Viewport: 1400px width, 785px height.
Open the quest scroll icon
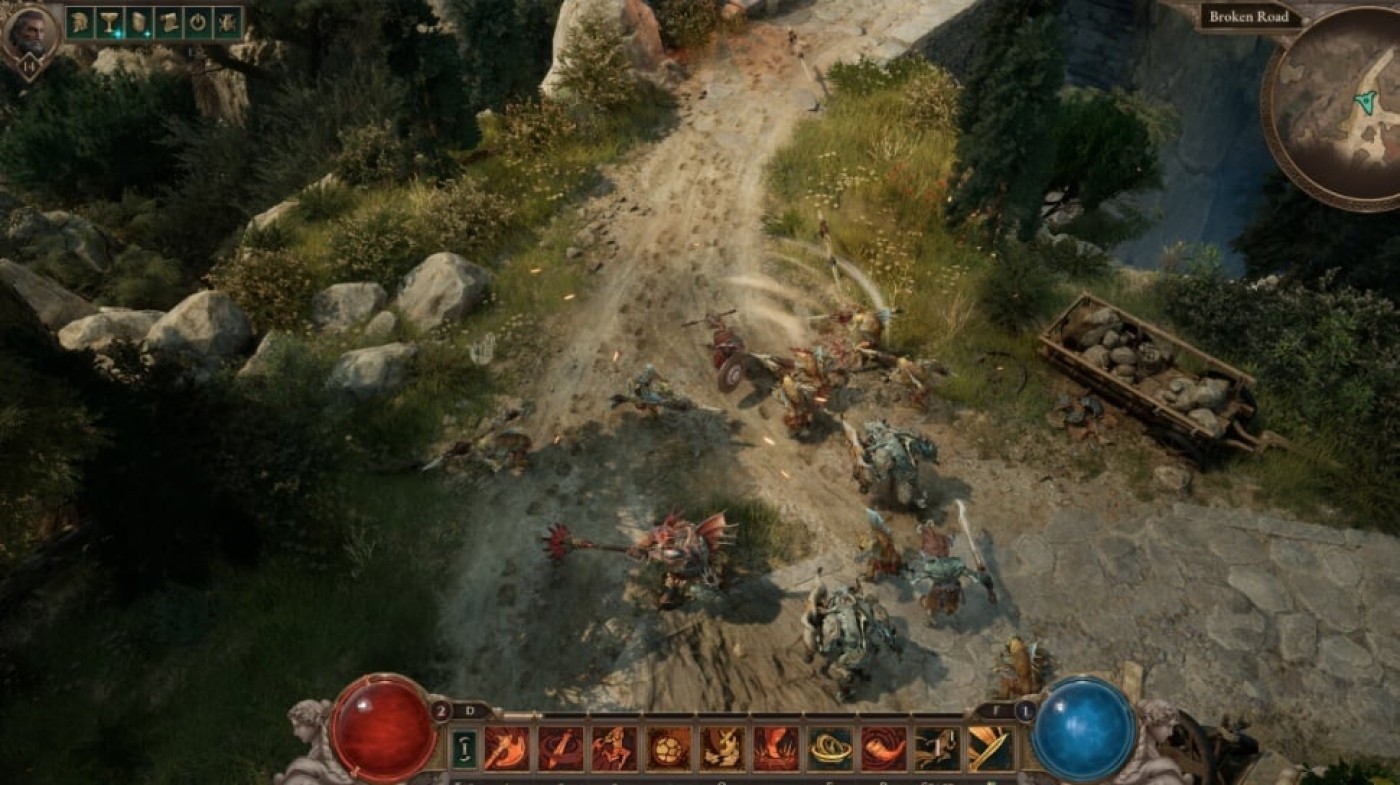click(x=168, y=22)
